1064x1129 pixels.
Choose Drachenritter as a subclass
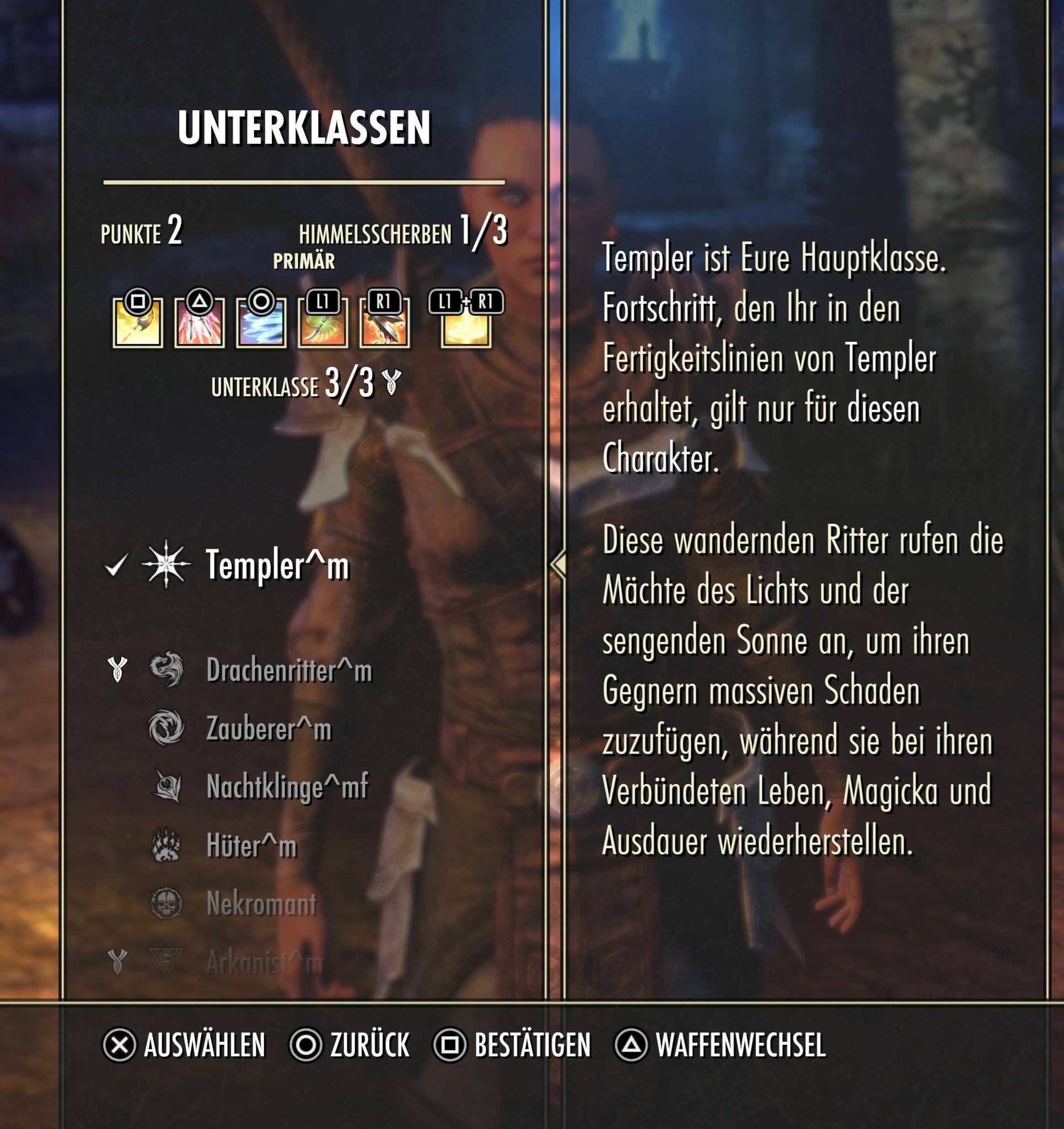288,671
